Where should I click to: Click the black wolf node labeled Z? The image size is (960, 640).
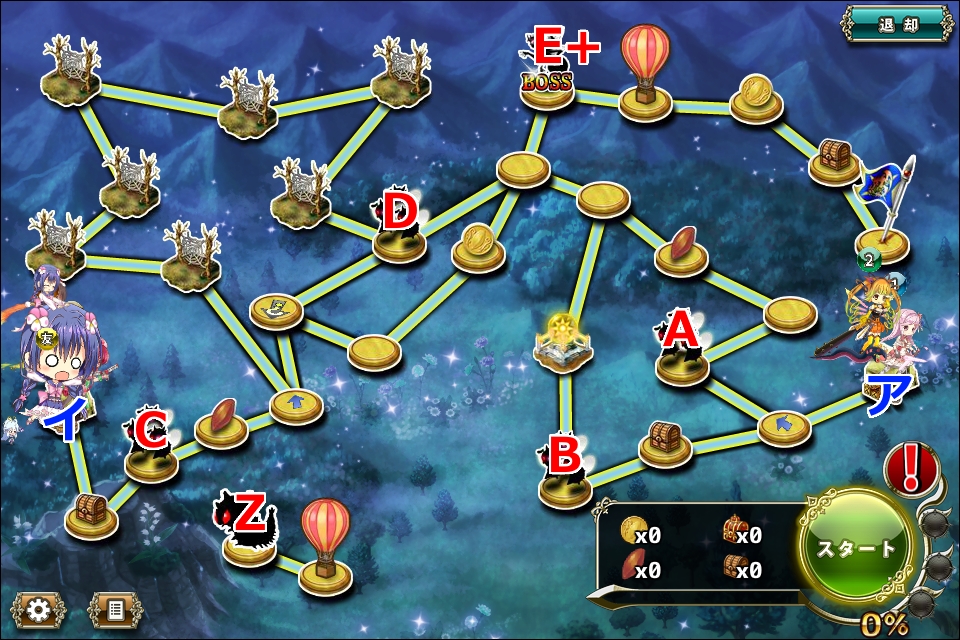(x=247, y=538)
